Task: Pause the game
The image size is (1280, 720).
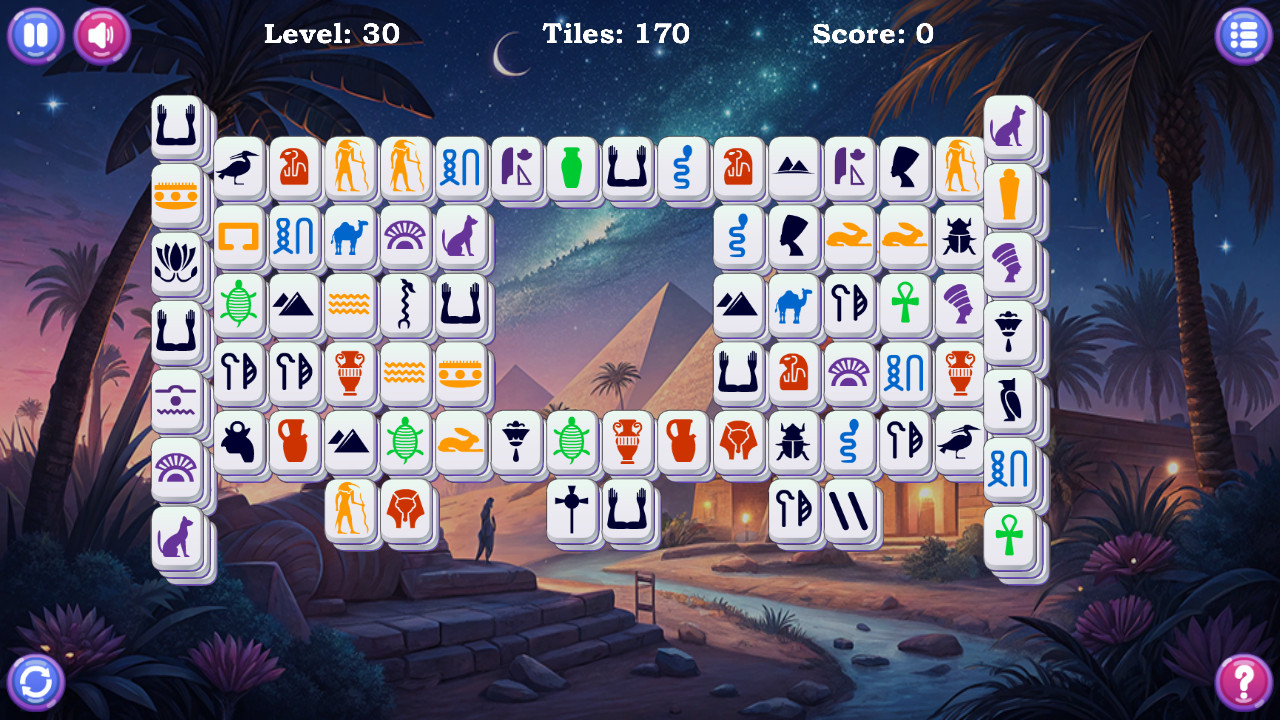Action: (x=35, y=35)
